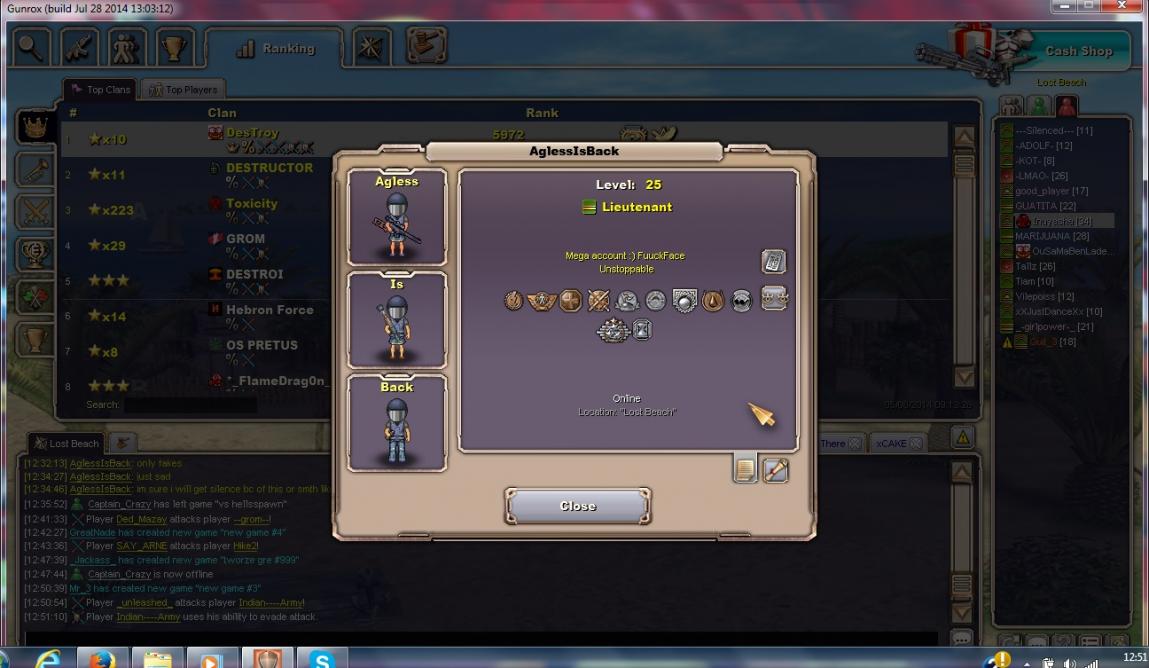Close the AglessIsBack profile dialog
The height and width of the screenshot is (668, 1149).
[578, 506]
